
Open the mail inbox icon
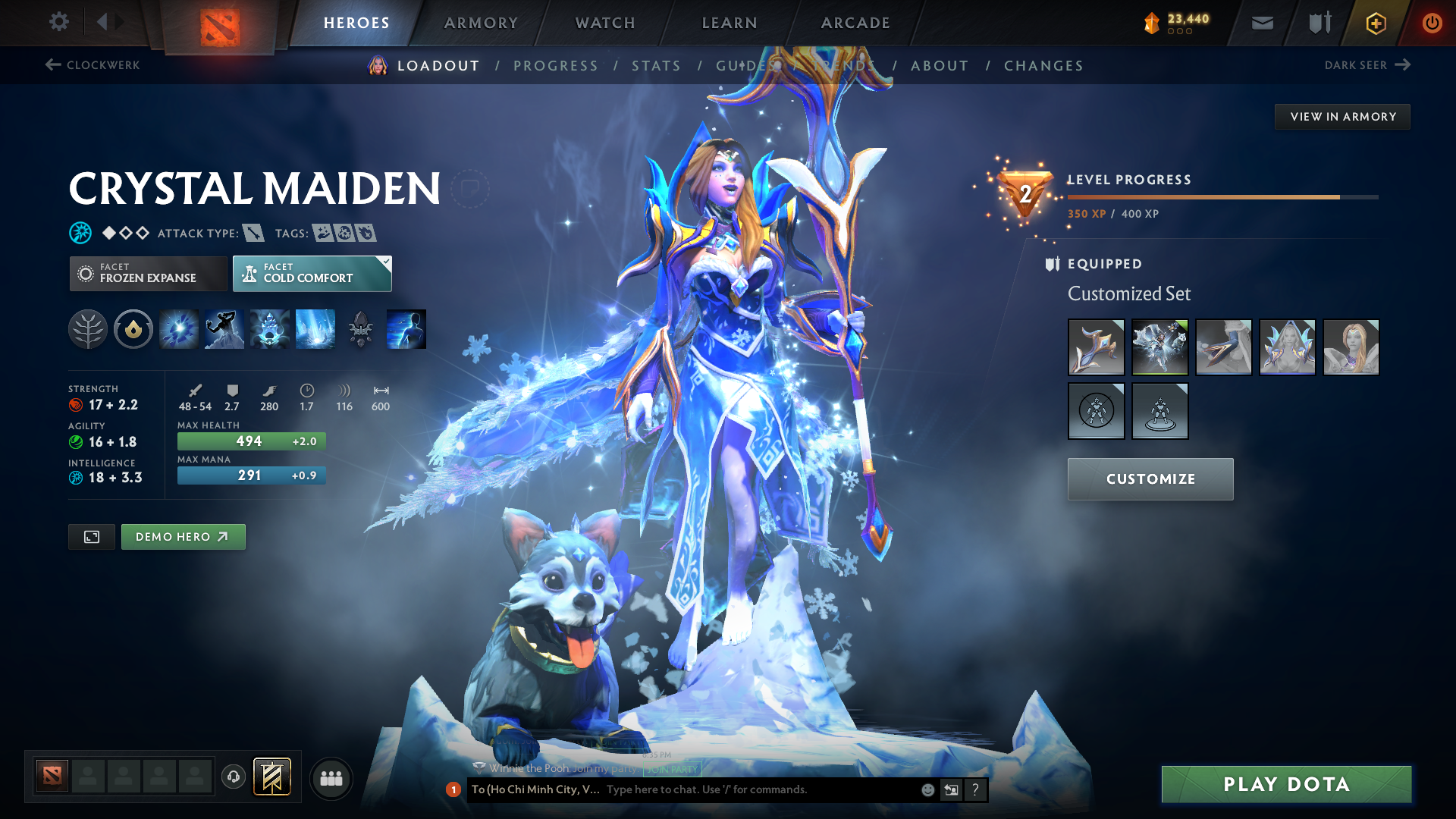(x=1261, y=23)
